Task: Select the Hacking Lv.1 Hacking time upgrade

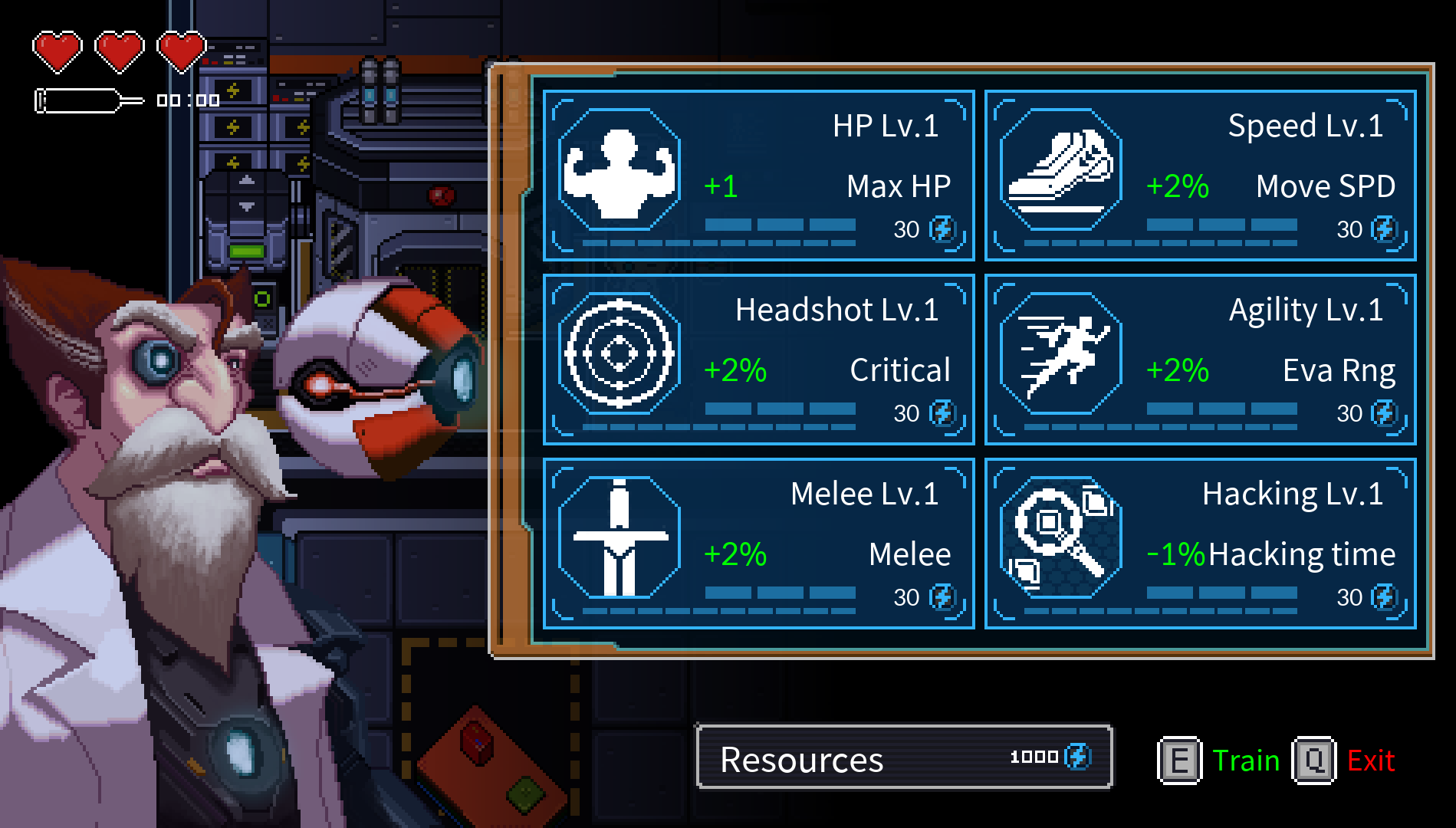Action: coord(1200,544)
